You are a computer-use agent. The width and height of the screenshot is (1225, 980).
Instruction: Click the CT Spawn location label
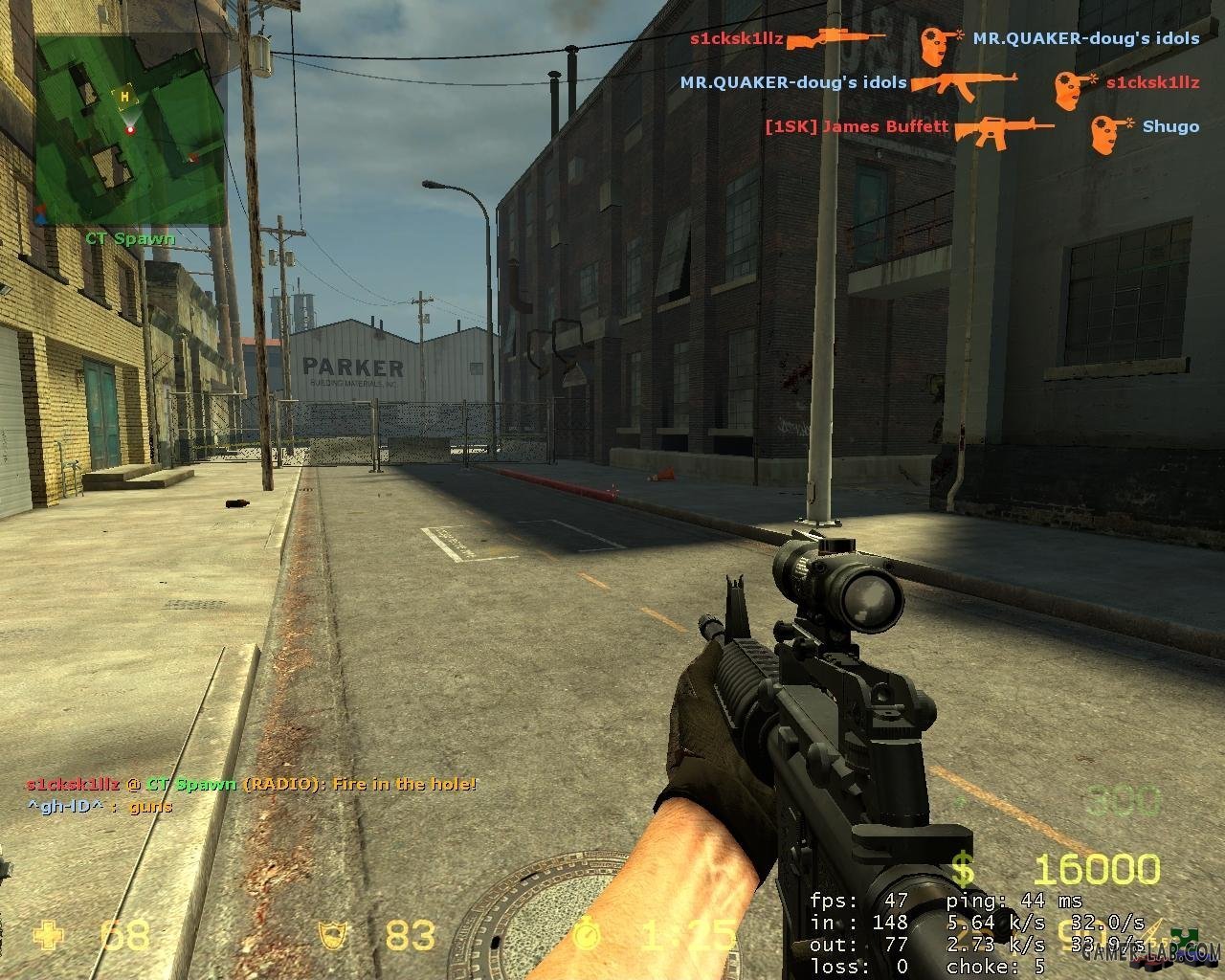click(x=130, y=238)
